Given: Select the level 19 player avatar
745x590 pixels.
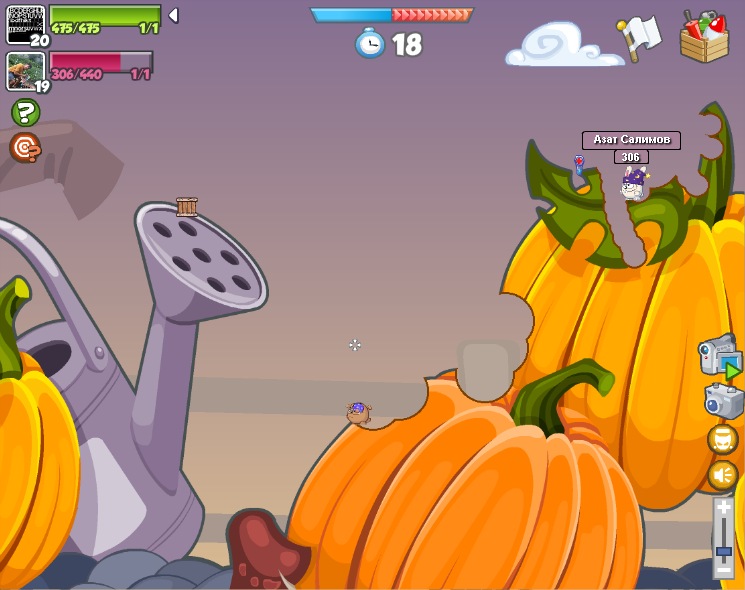Looking at the screenshot, I should click(25, 71).
